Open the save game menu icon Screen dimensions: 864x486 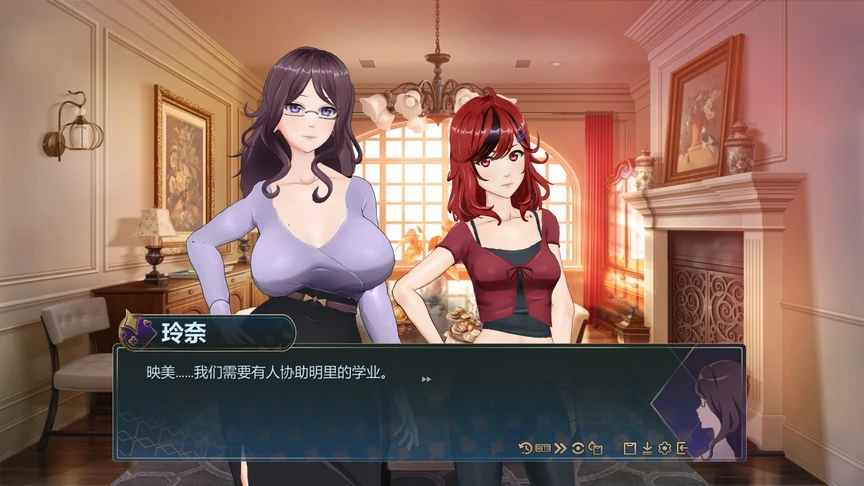(x=630, y=447)
